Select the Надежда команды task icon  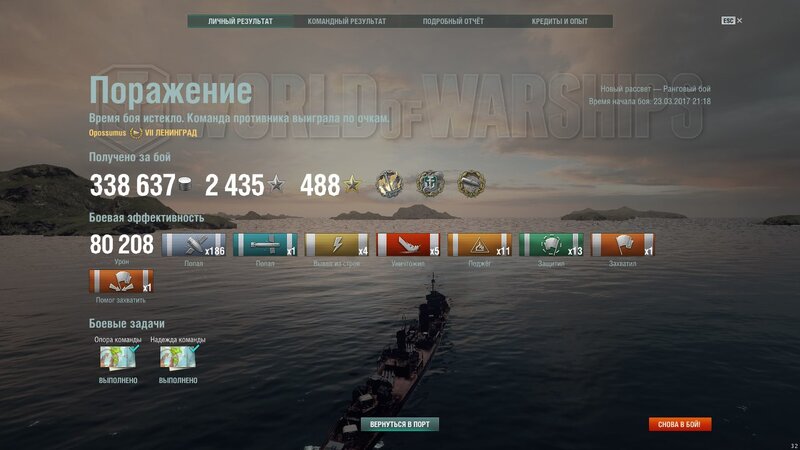pos(178,358)
